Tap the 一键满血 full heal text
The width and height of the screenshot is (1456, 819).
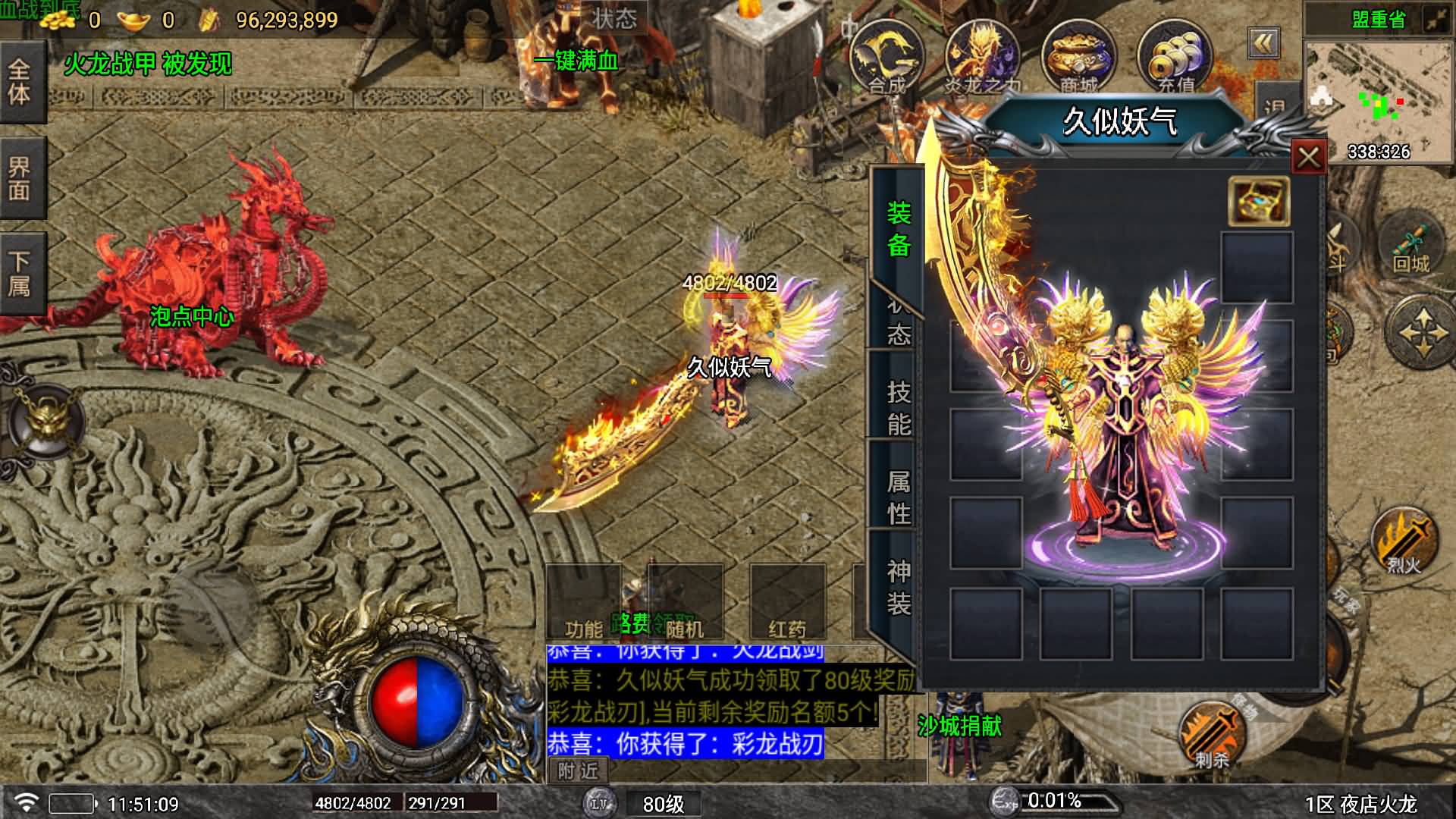click(x=576, y=61)
